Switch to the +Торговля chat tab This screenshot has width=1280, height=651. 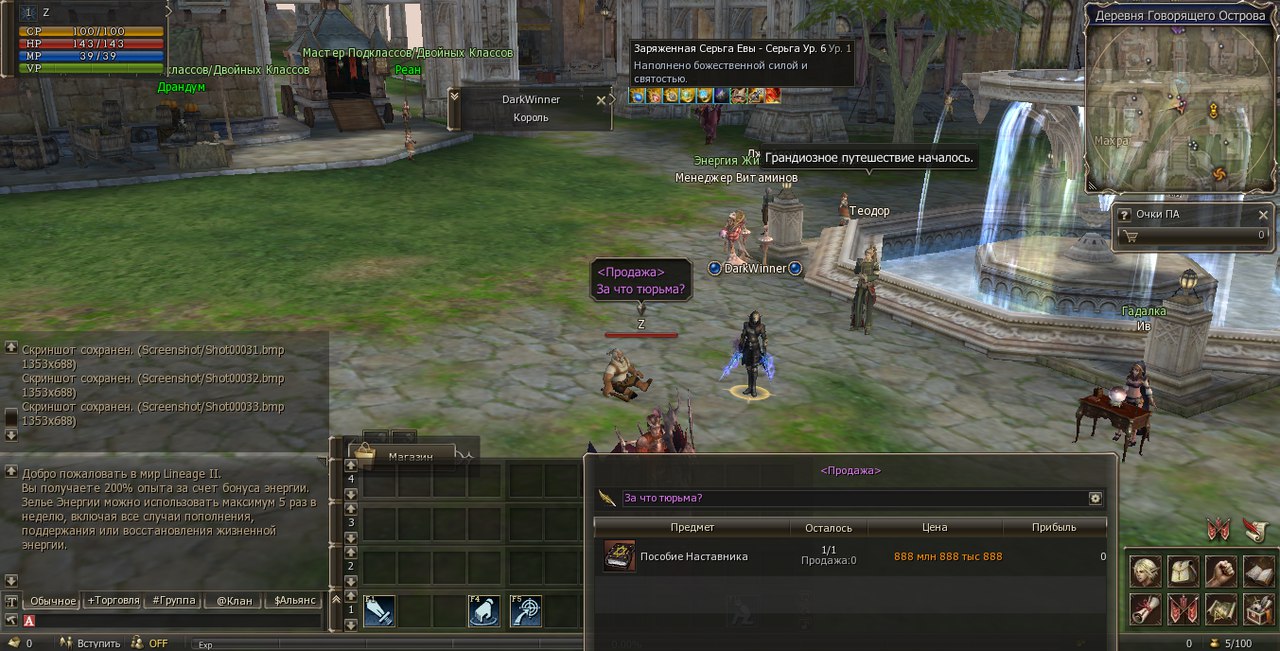point(112,601)
